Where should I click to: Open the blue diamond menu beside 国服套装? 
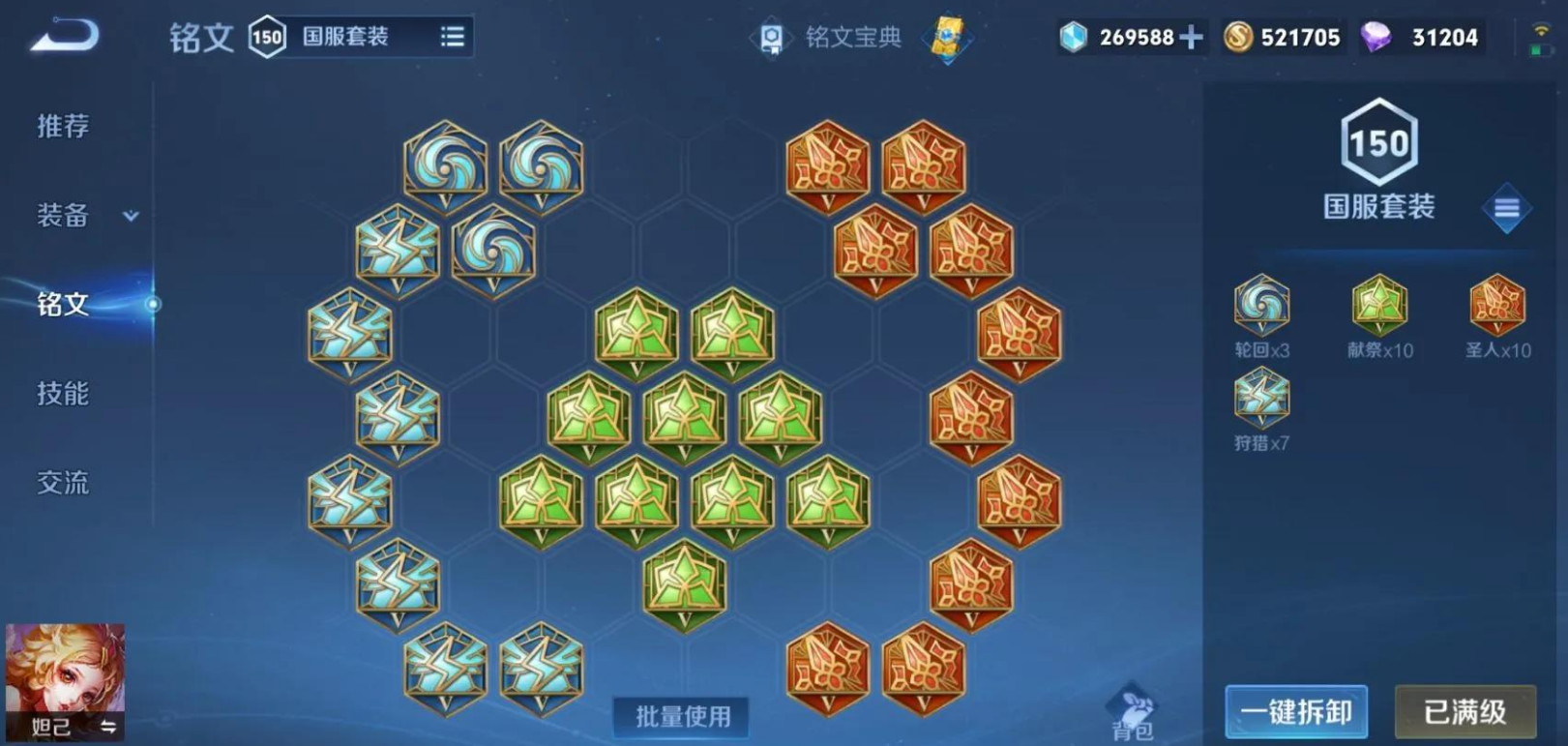click(1505, 207)
